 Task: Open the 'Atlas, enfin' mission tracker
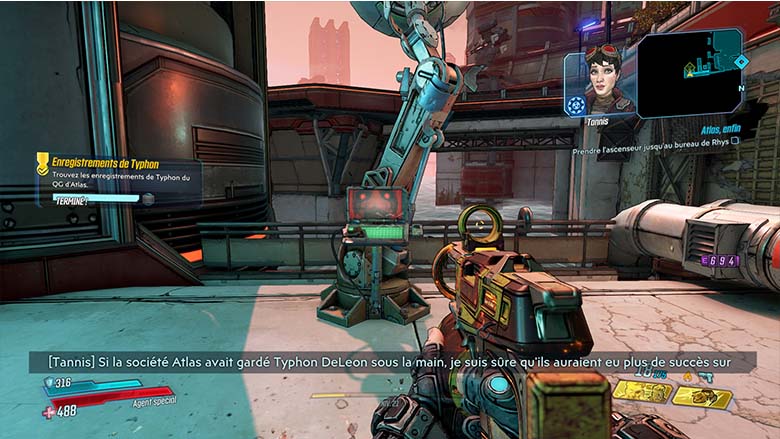(x=723, y=130)
